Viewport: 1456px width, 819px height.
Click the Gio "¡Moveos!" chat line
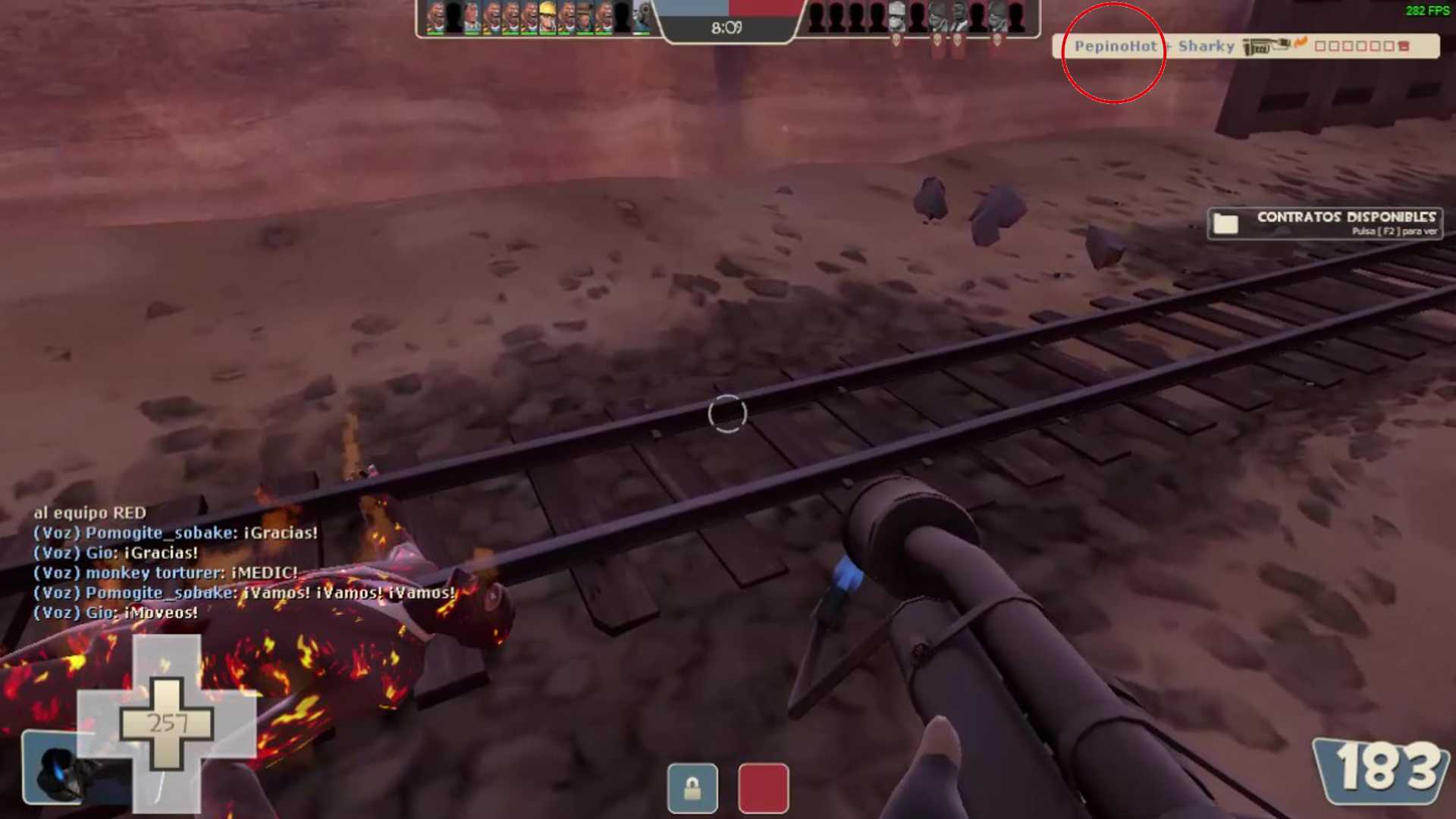tap(116, 613)
